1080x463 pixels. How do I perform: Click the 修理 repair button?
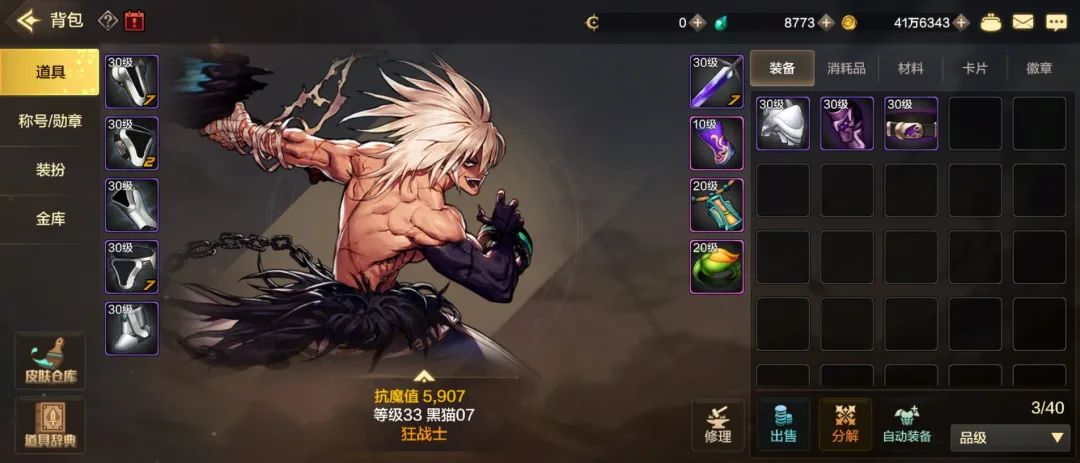pos(718,424)
